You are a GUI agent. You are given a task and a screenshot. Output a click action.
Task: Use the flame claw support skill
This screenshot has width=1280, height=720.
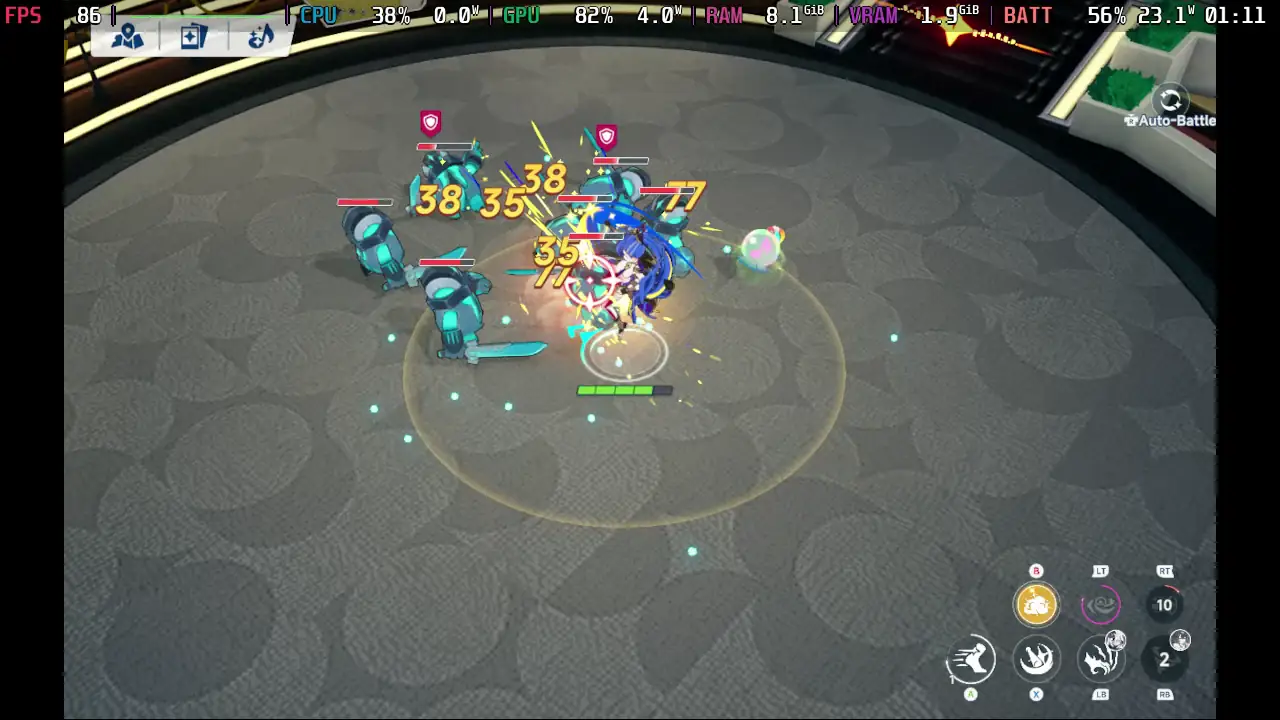click(x=1100, y=659)
